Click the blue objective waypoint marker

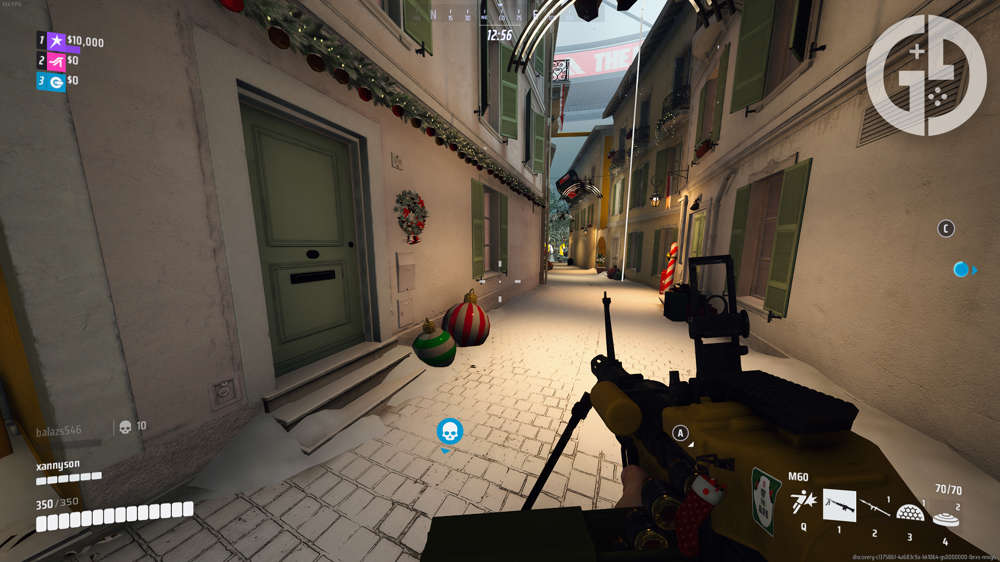pyautogui.click(x=962, y=269)
